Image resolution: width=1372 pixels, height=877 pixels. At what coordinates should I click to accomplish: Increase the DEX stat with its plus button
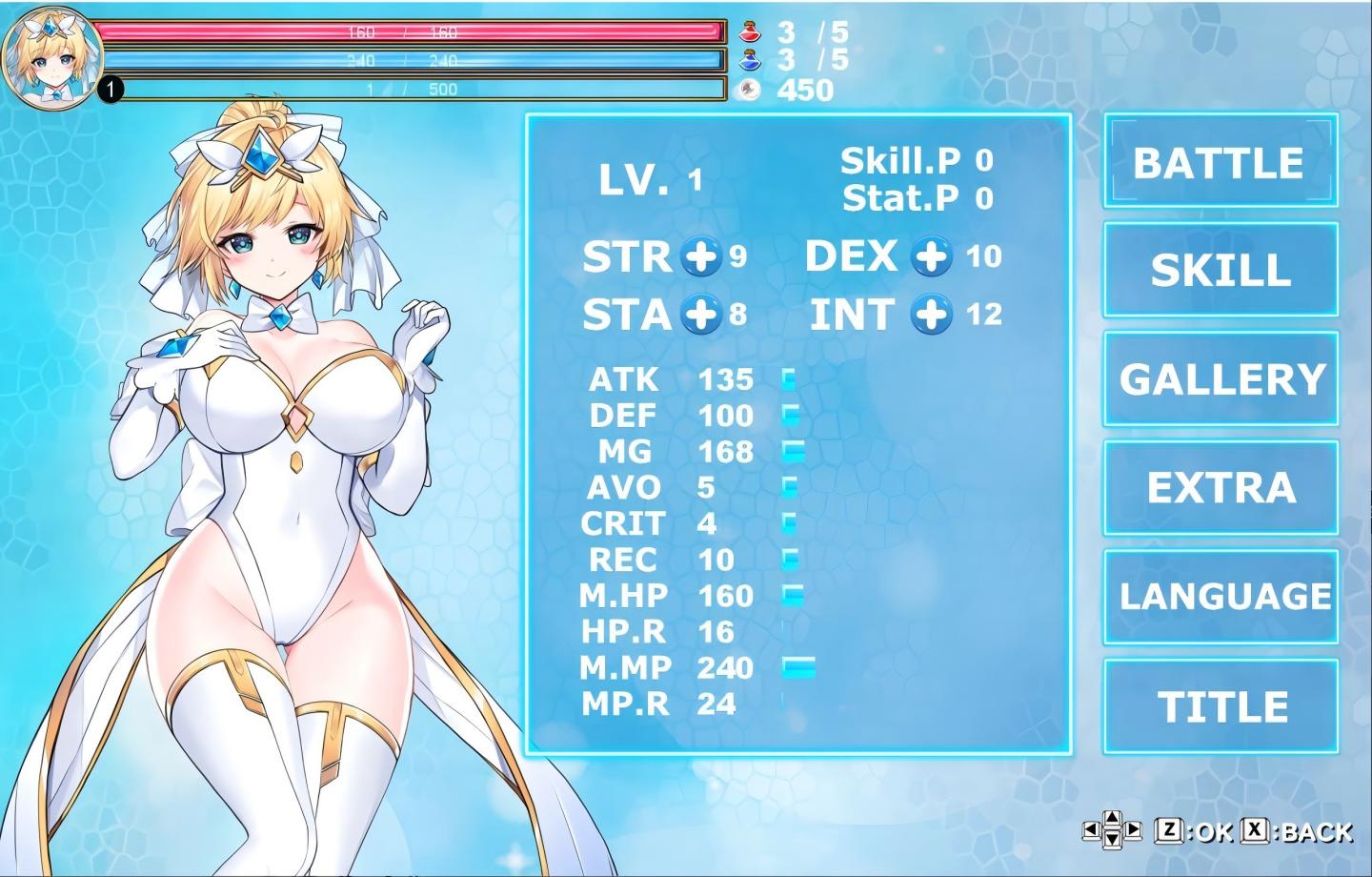[x=930, y=257]
